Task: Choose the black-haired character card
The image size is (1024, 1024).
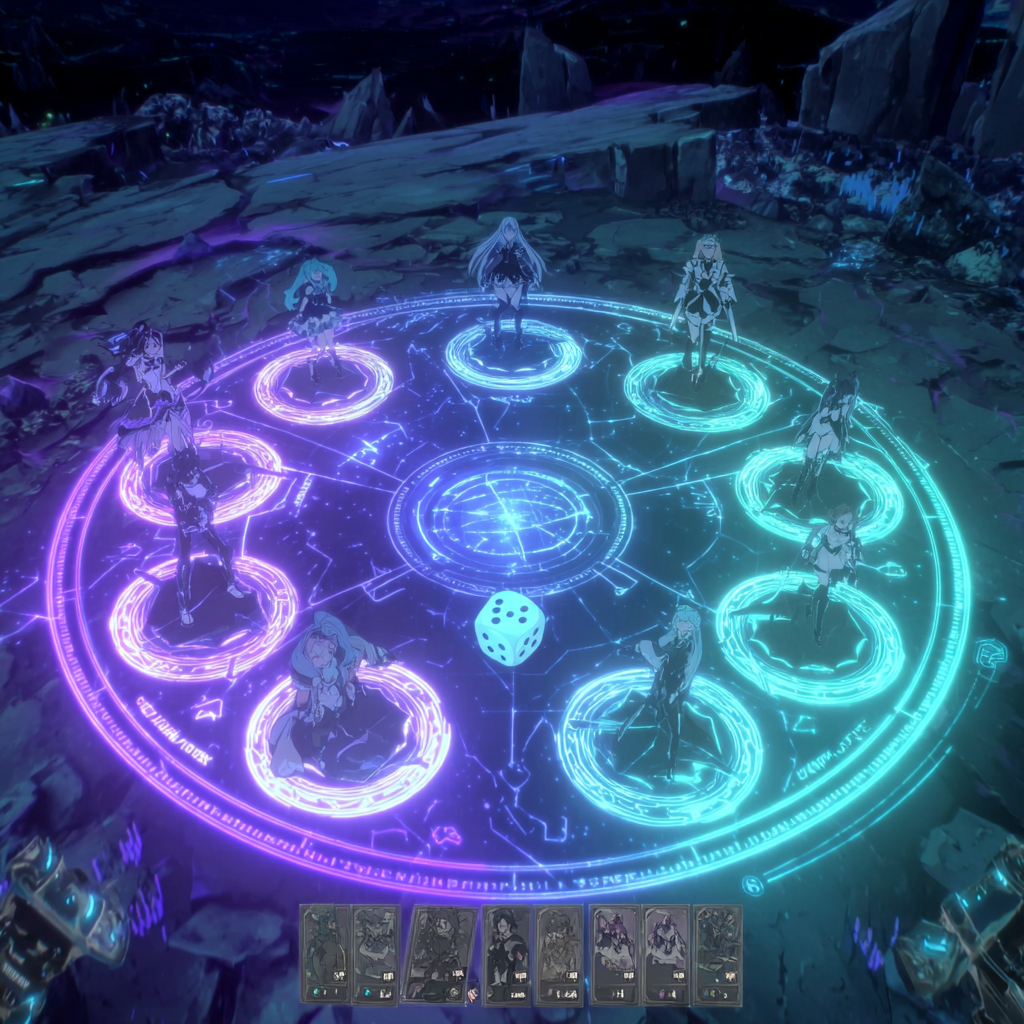Action: [x=507, y=953]
